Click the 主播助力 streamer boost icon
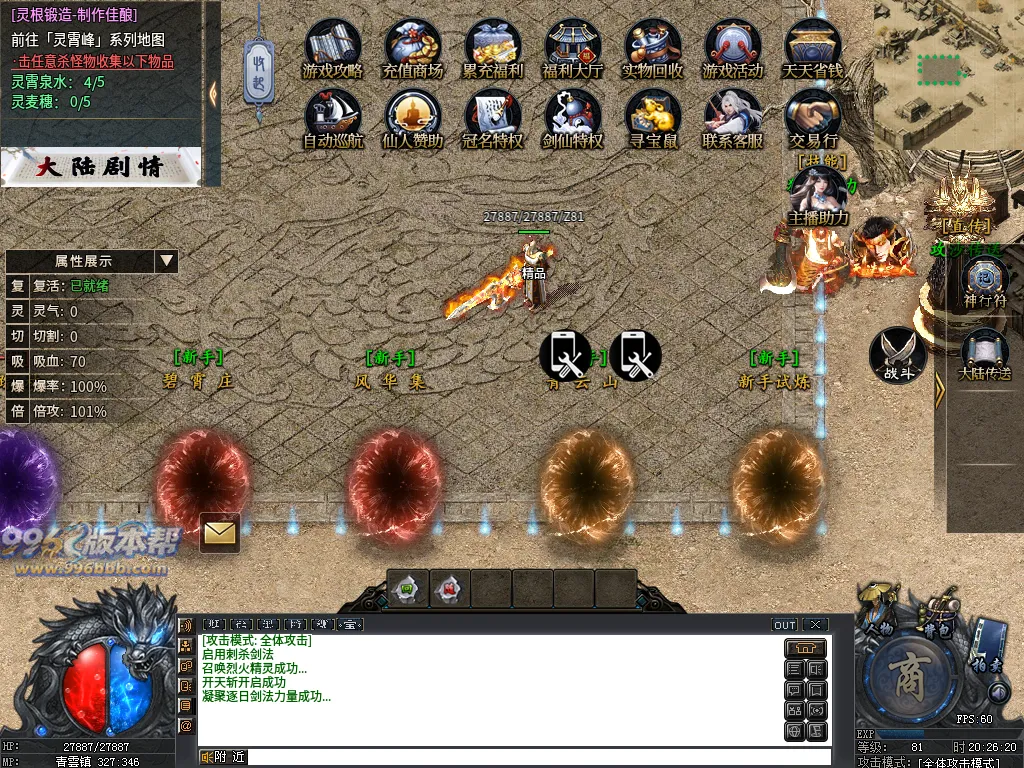This screenshot has width=1024, height=768. pyautogui.click(x=818, y=193)
